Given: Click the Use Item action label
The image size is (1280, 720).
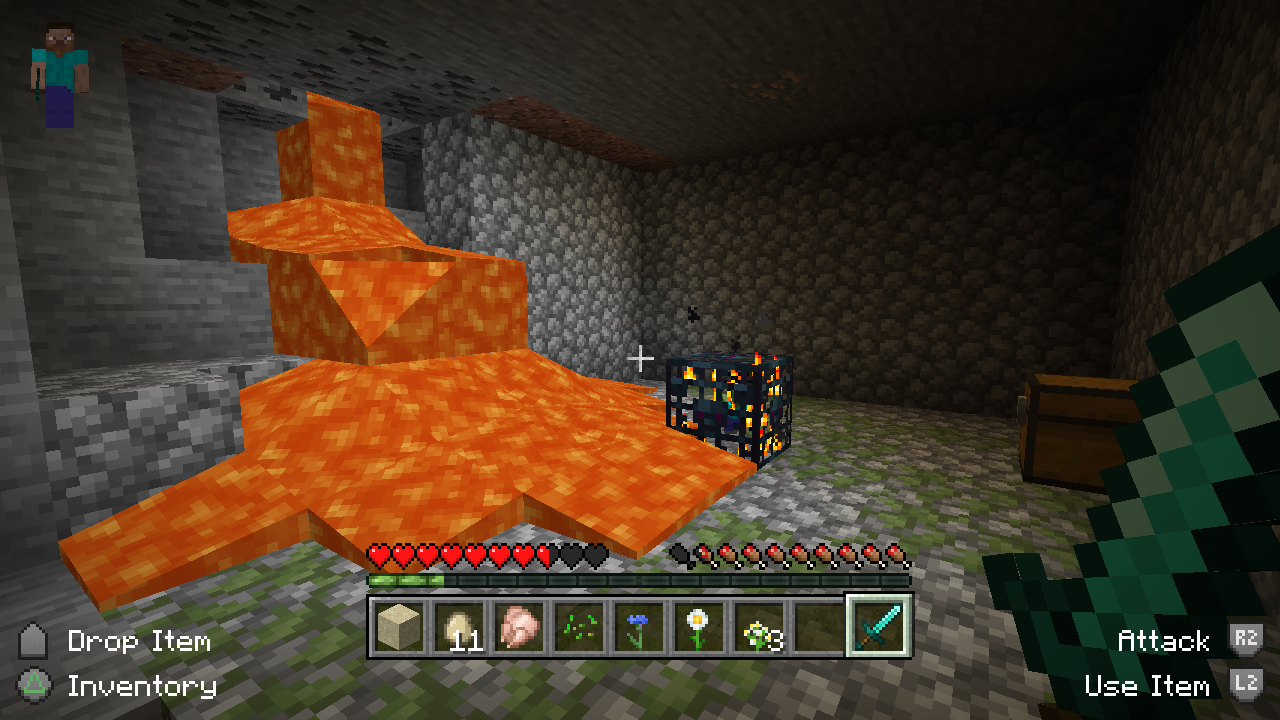Looking at the screenshot, I should (x=1148, y=687).
